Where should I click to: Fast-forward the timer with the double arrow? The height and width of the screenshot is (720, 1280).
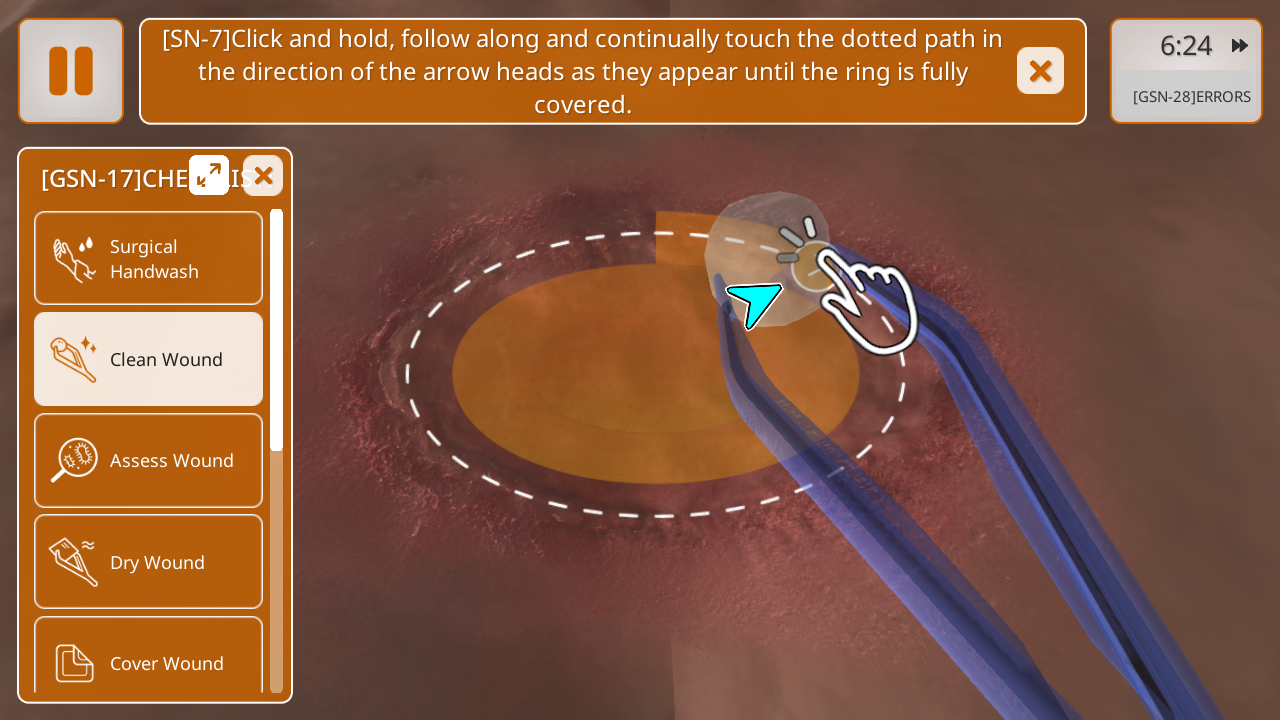1240,46
